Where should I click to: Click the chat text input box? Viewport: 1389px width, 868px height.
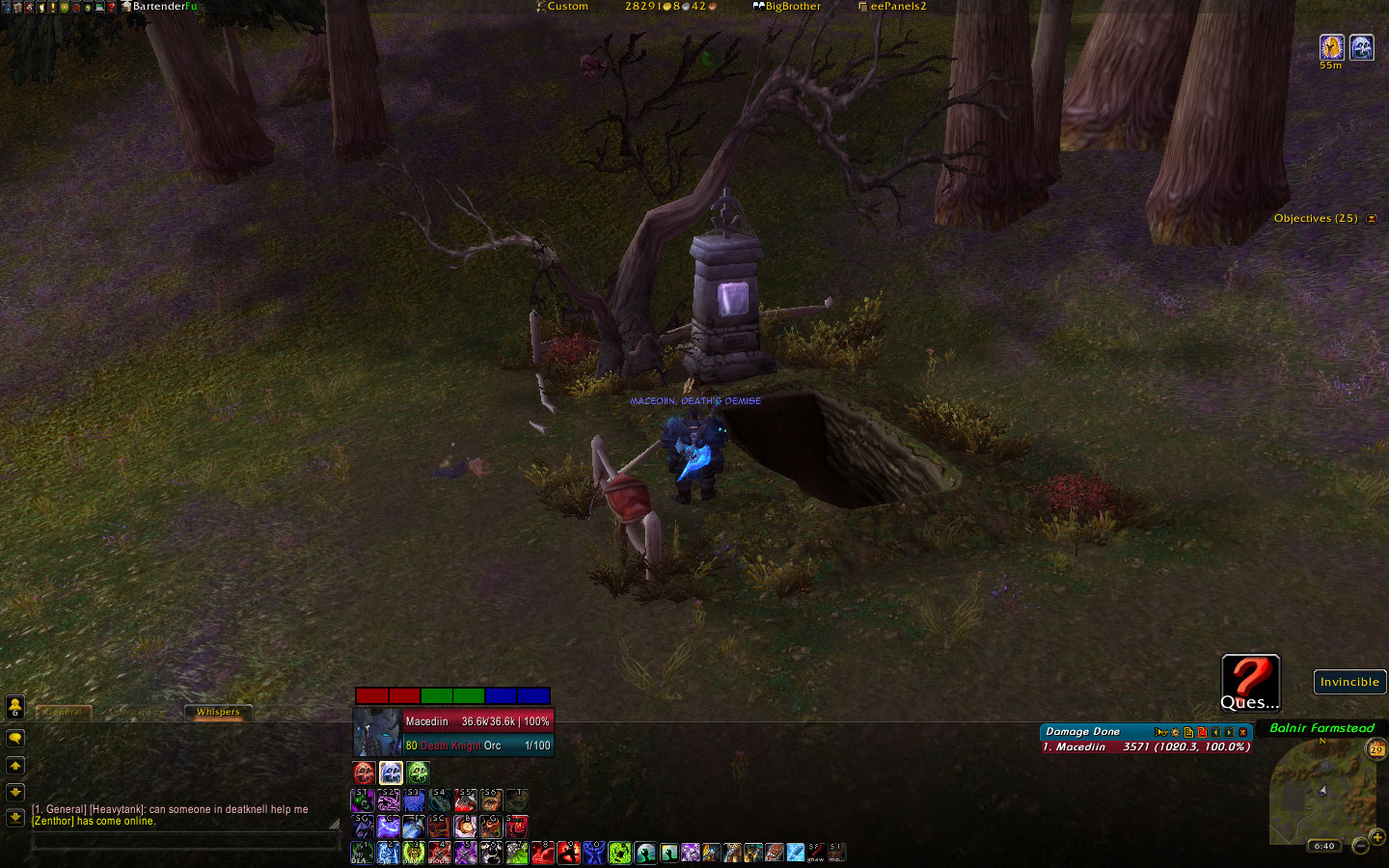[x=185, y=842]
